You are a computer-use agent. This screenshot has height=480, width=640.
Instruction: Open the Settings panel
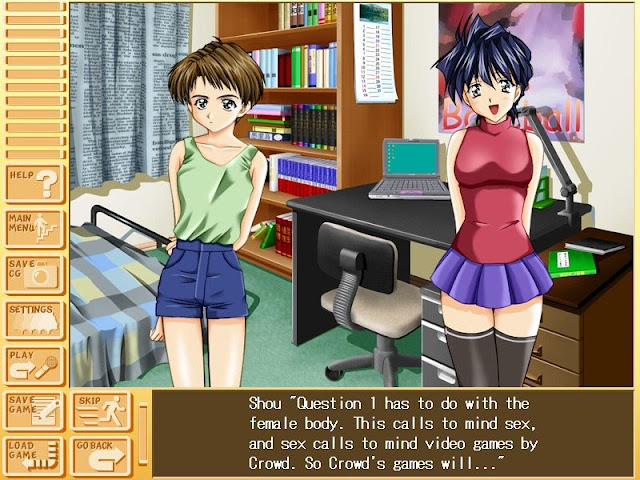pyautogui.click(x=34, y=320)
